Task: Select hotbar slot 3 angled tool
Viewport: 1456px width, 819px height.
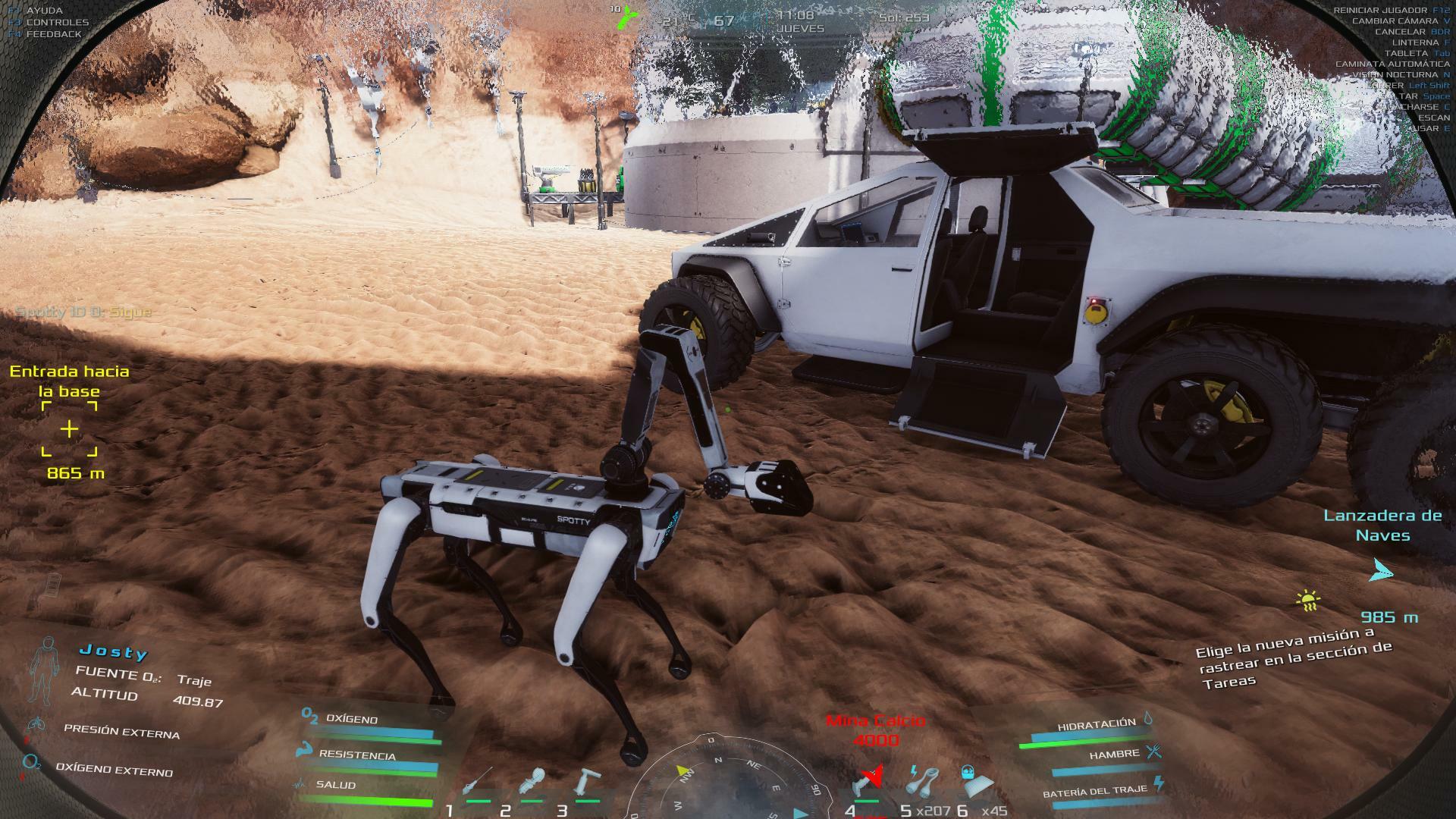Action: [587, 782]
